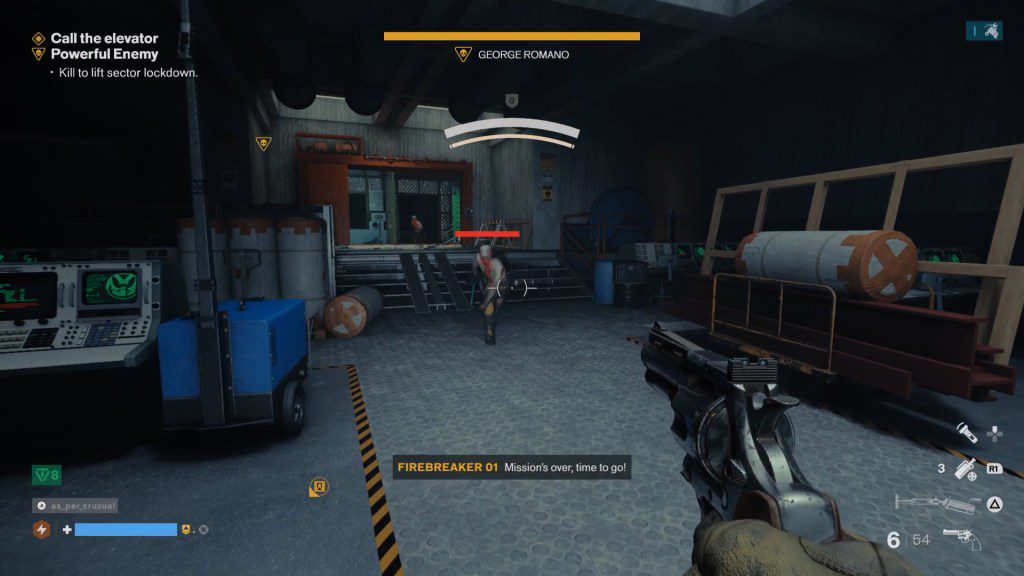Select the grenade item with count 3
This screenshot has height=576, width=1024.
[965, 467]
